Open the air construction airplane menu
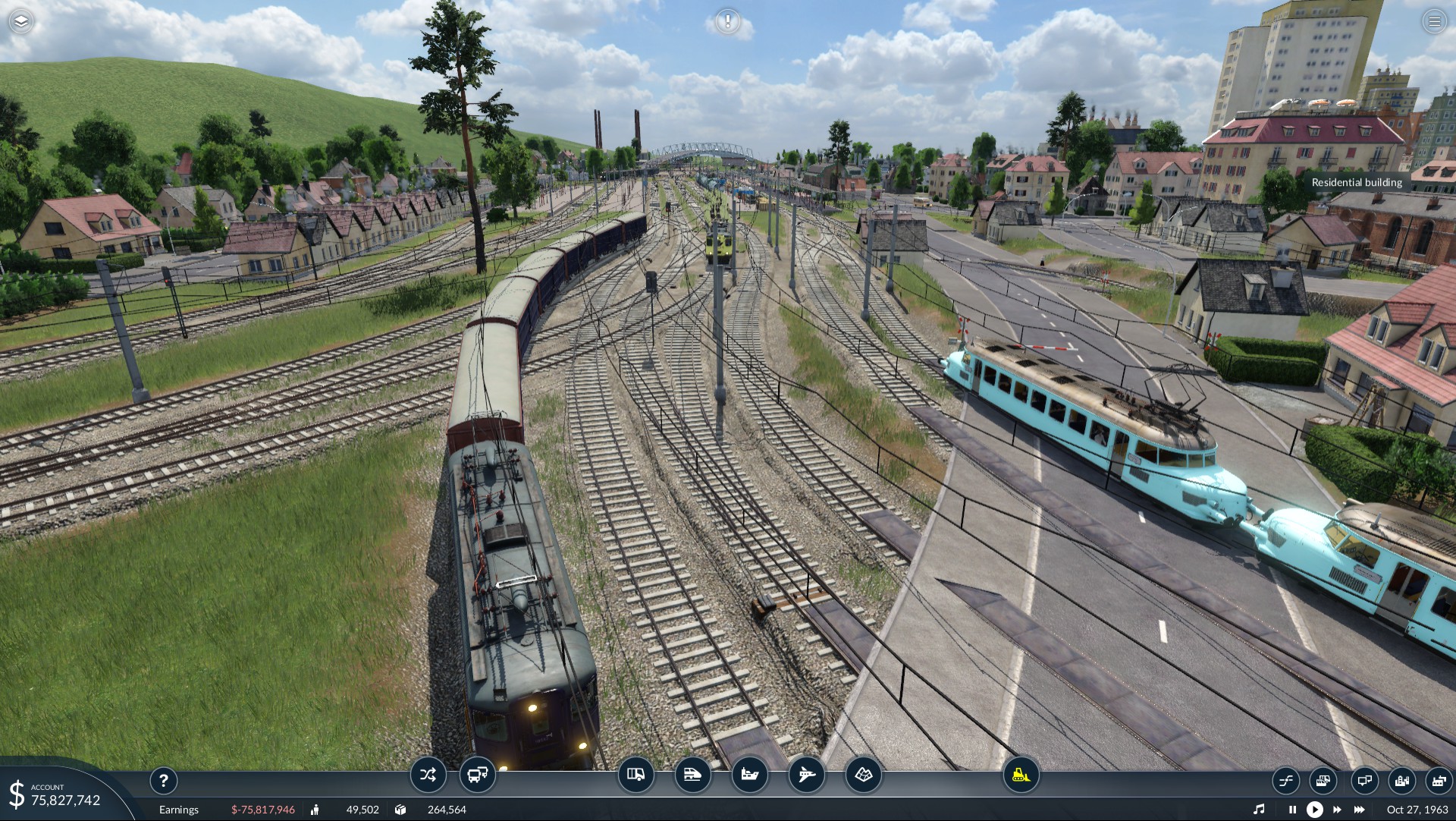 [x=806, y=775]
